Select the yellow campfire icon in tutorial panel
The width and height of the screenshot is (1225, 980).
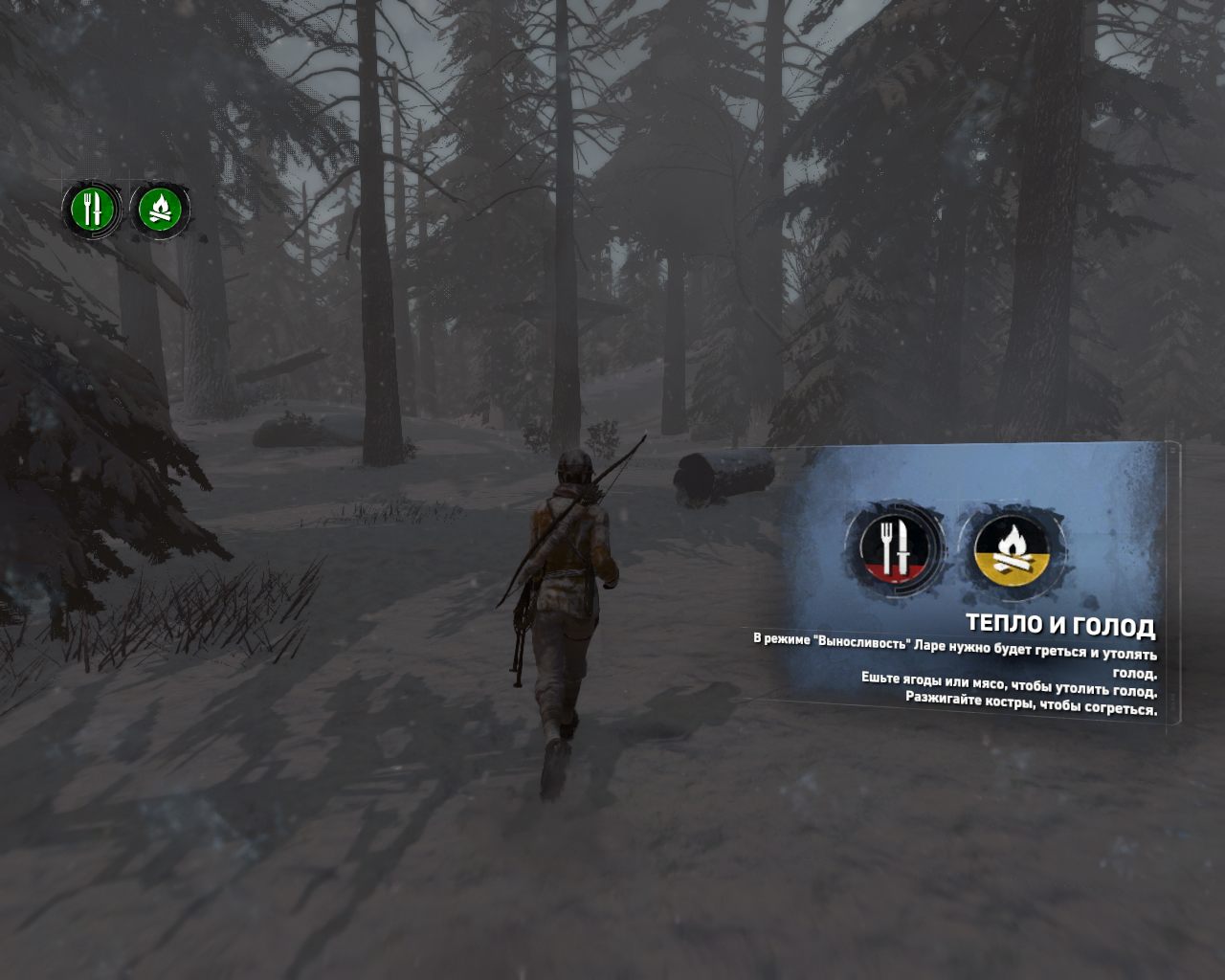(1012, 548)
